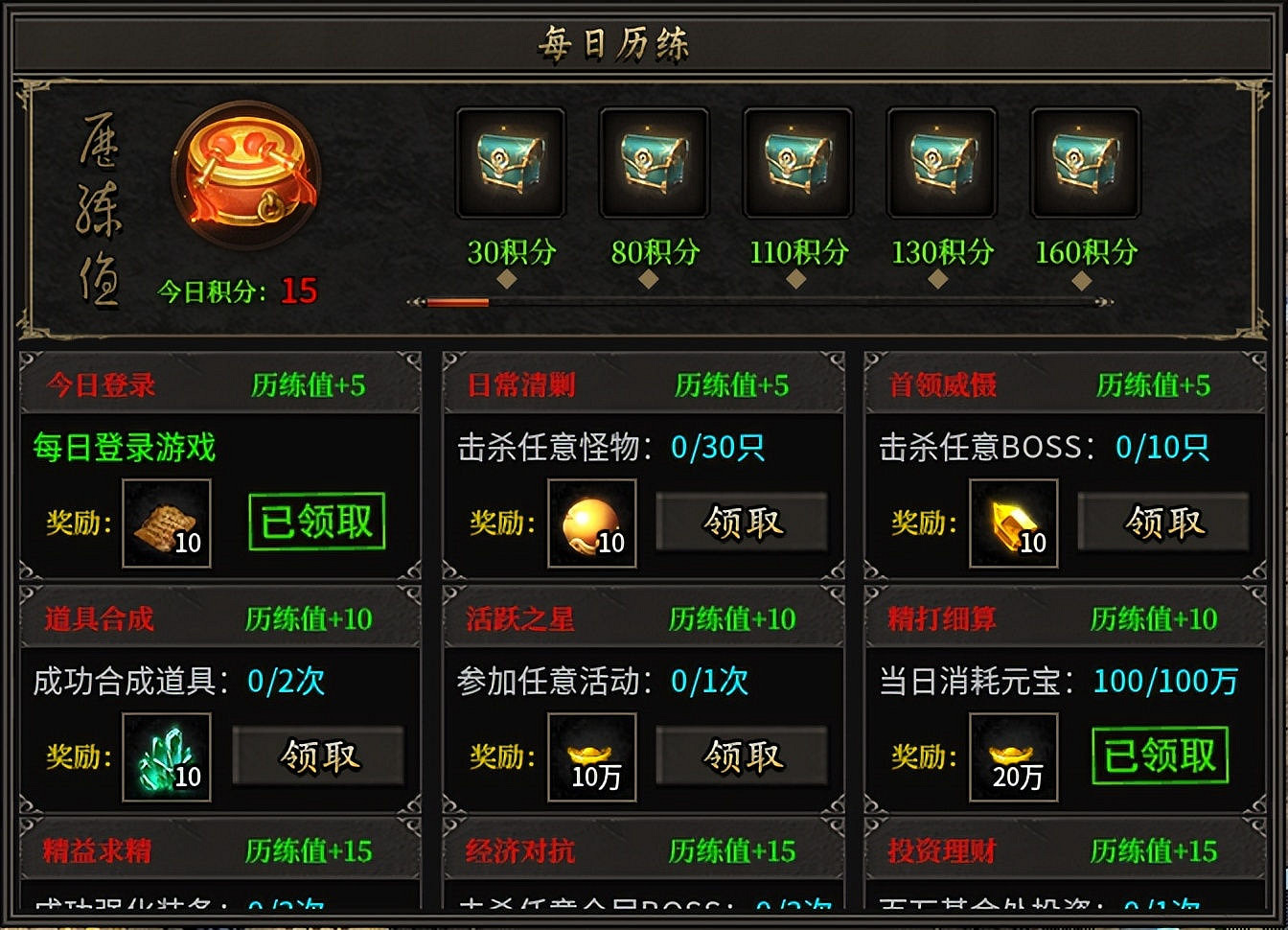Open the 80积分 treasure chest reward
Image resolution: width=1288 pixels, height=930 pixels.
[655, 163]
